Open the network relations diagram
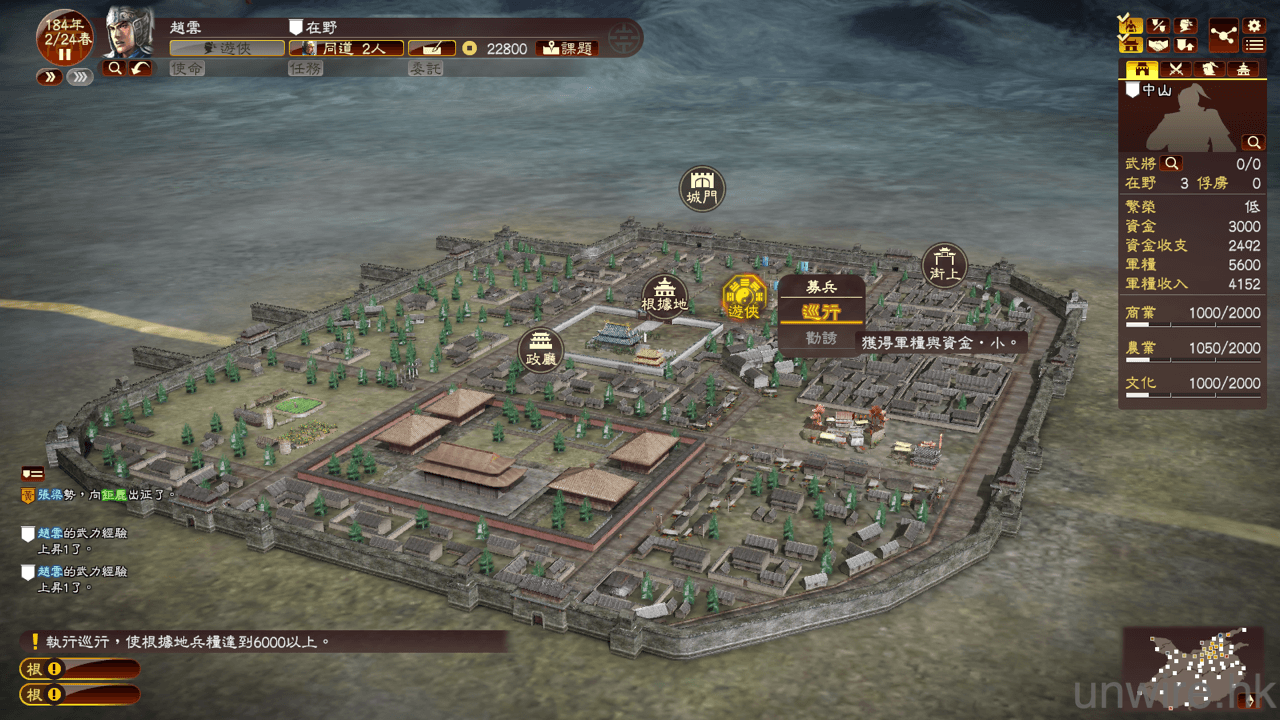Viewport: 1280px width, 720px height. coord(1222,35)
